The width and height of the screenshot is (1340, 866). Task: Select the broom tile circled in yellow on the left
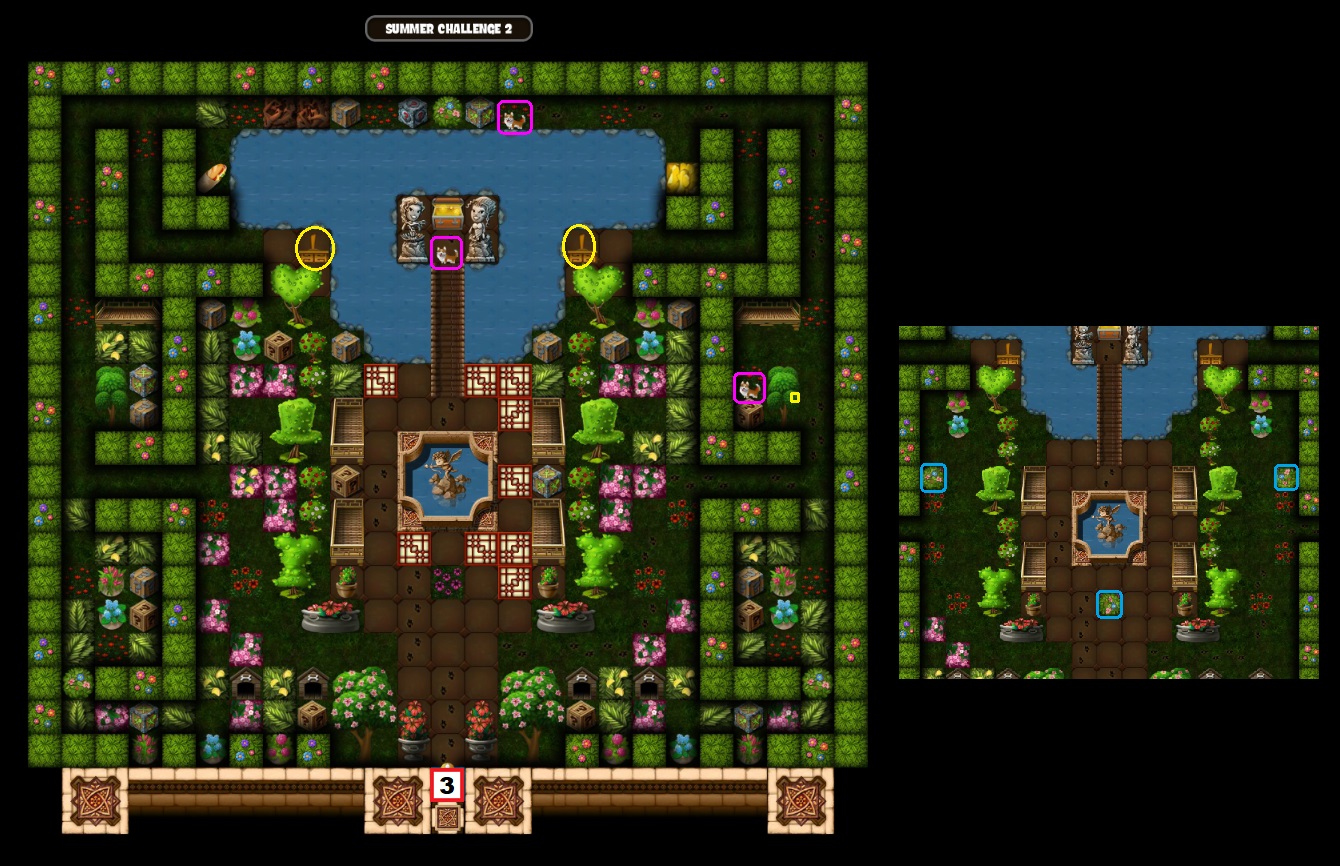click(316, 249)
